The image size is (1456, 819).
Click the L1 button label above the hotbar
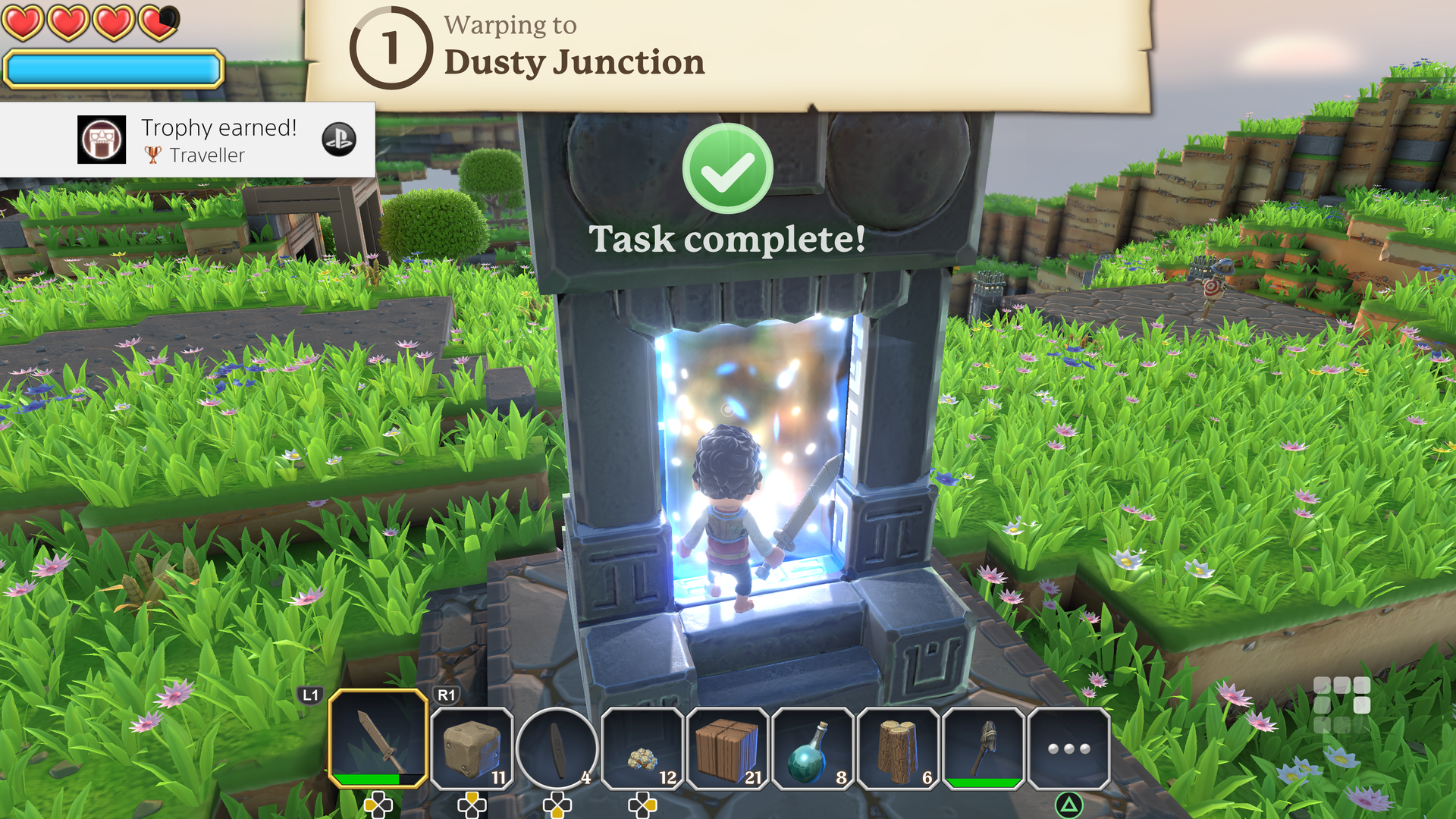click(310, 694)
